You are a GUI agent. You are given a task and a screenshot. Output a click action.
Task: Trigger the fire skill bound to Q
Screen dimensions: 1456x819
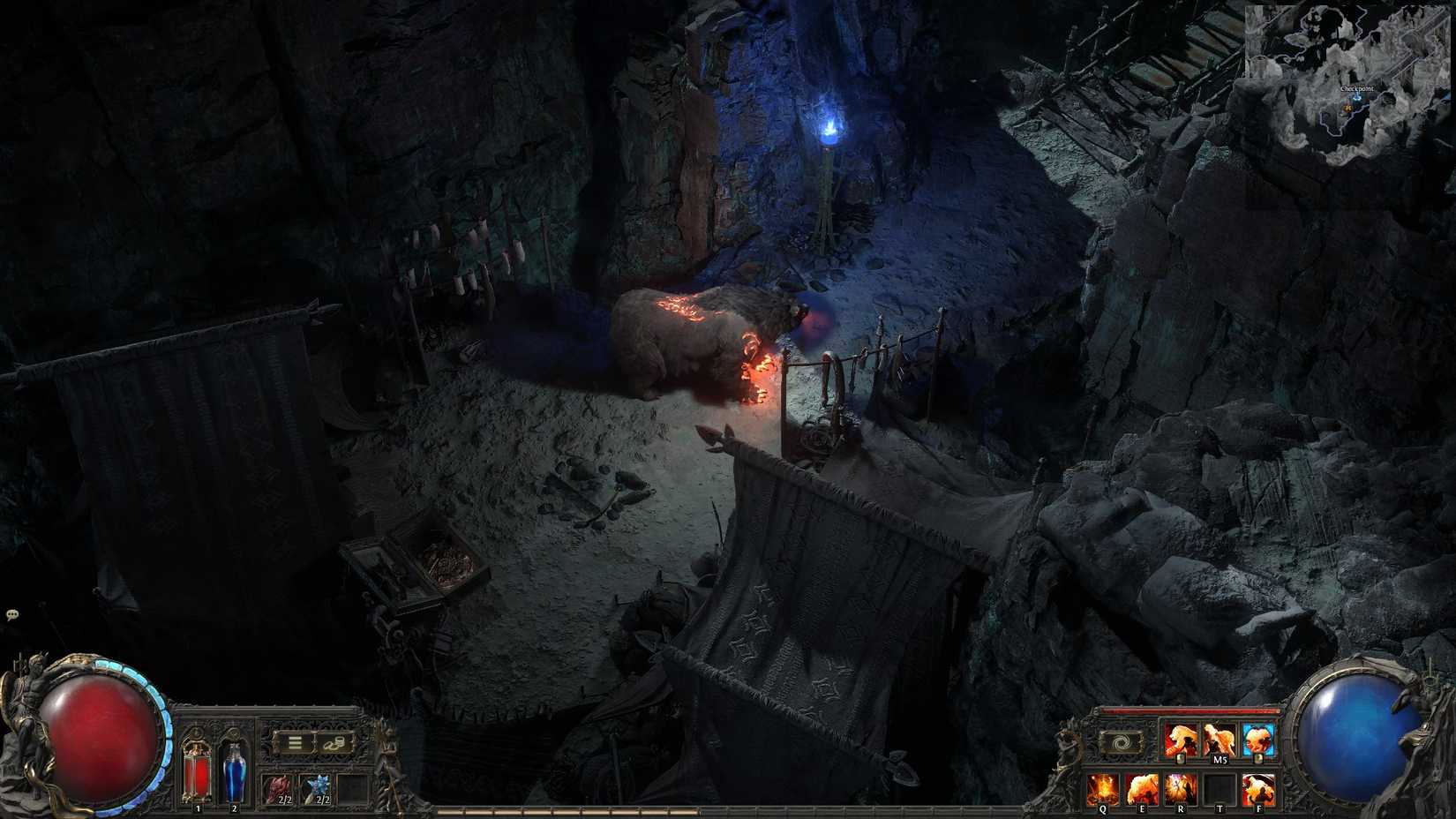point(1102,788)
